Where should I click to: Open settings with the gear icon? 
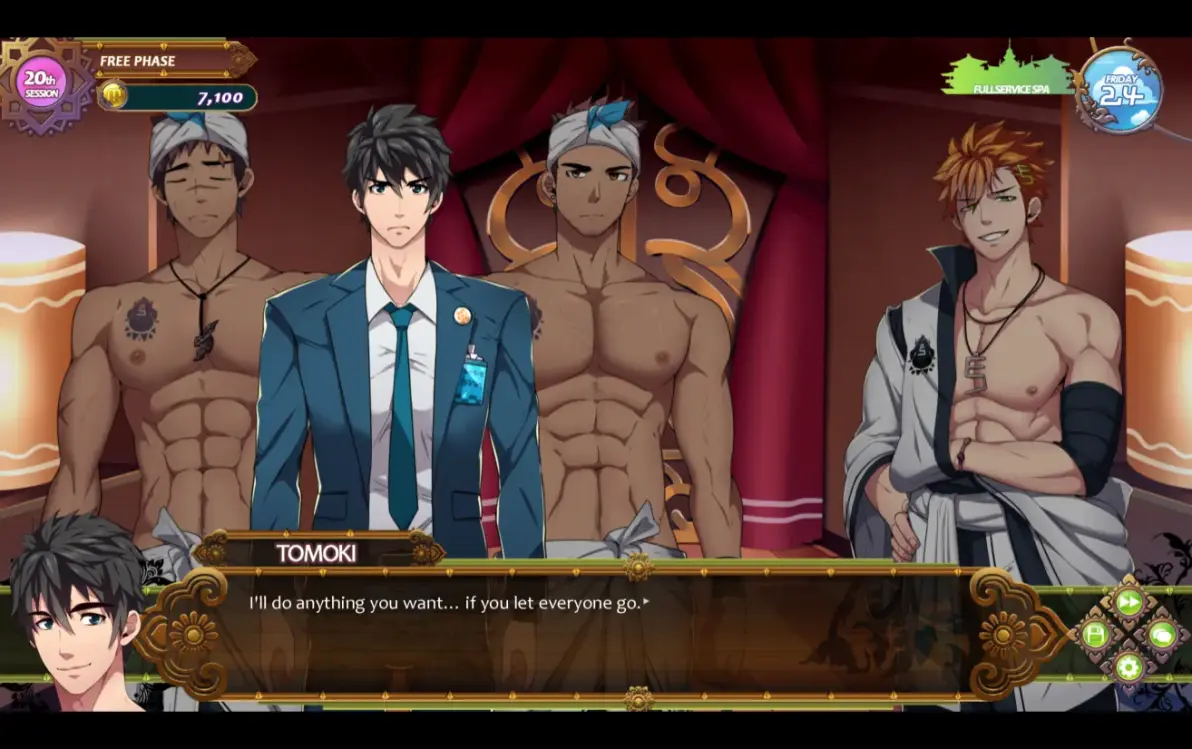point(1128,667)
